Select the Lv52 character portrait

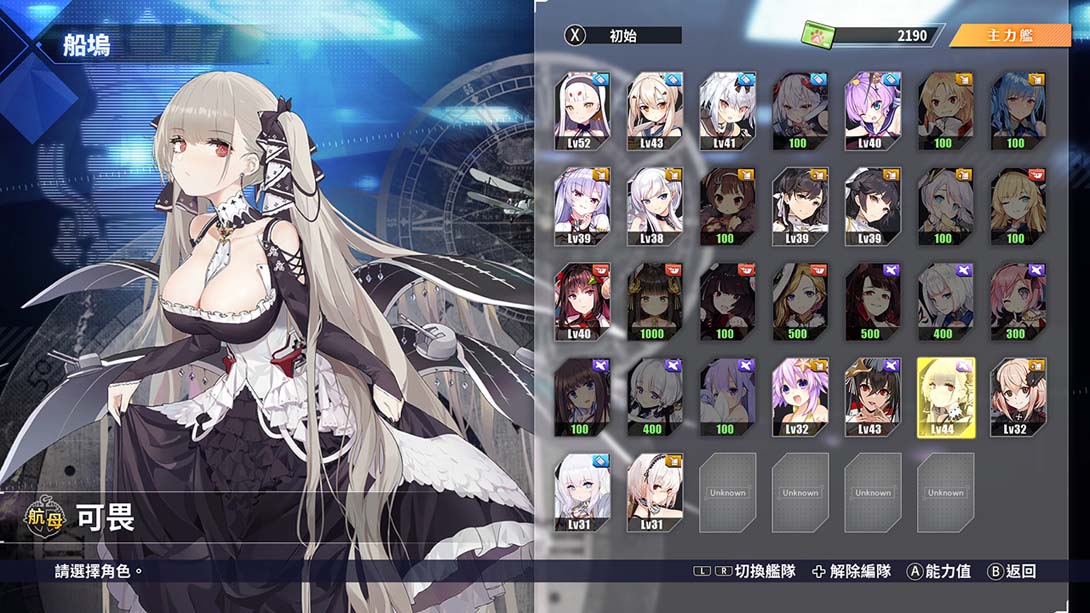pyautogui.click(x=582, y=110)
